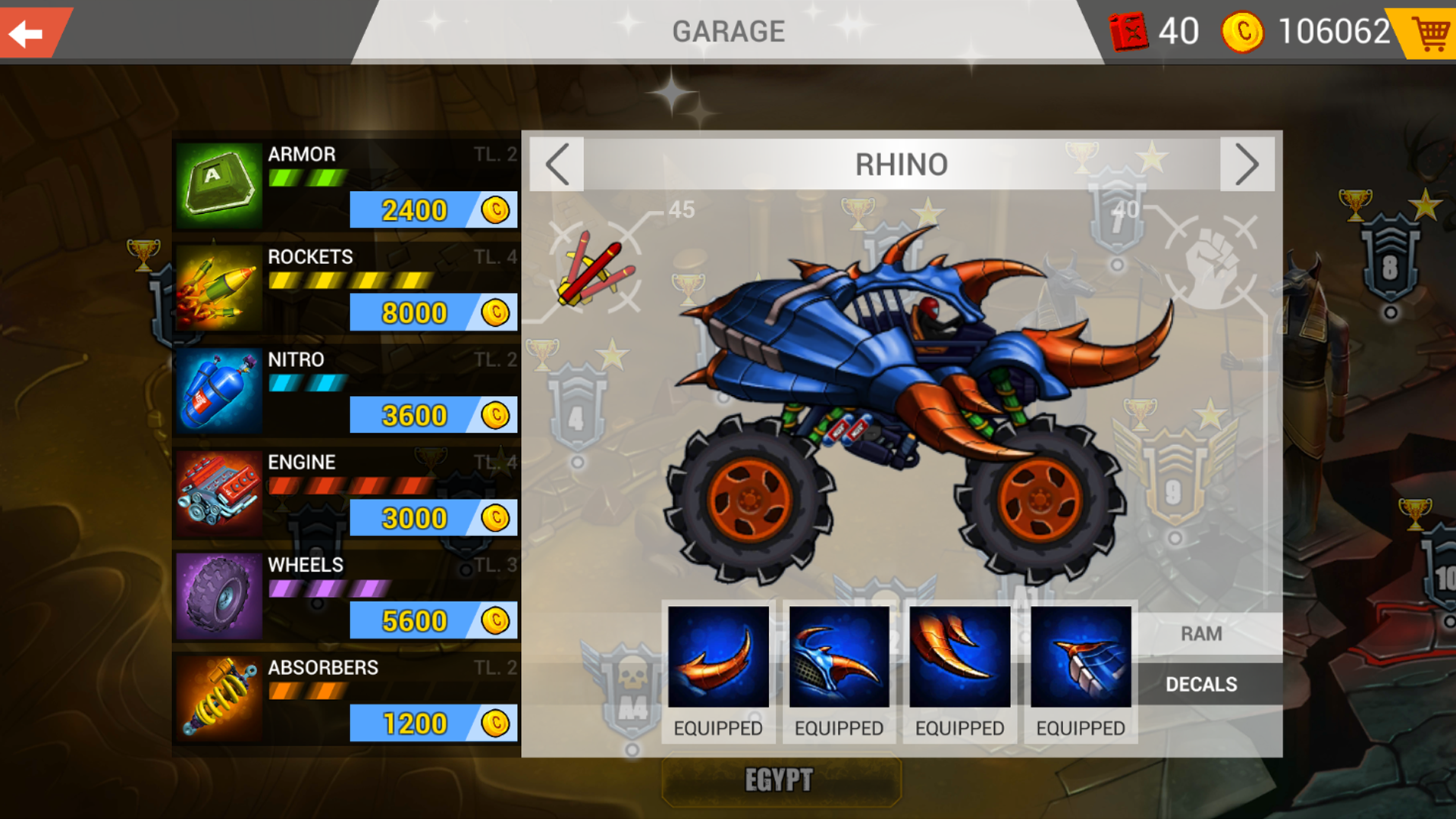Go to the previous vehicle
The width and height of the screenshot is (1456, 819).
coord(557,164)
